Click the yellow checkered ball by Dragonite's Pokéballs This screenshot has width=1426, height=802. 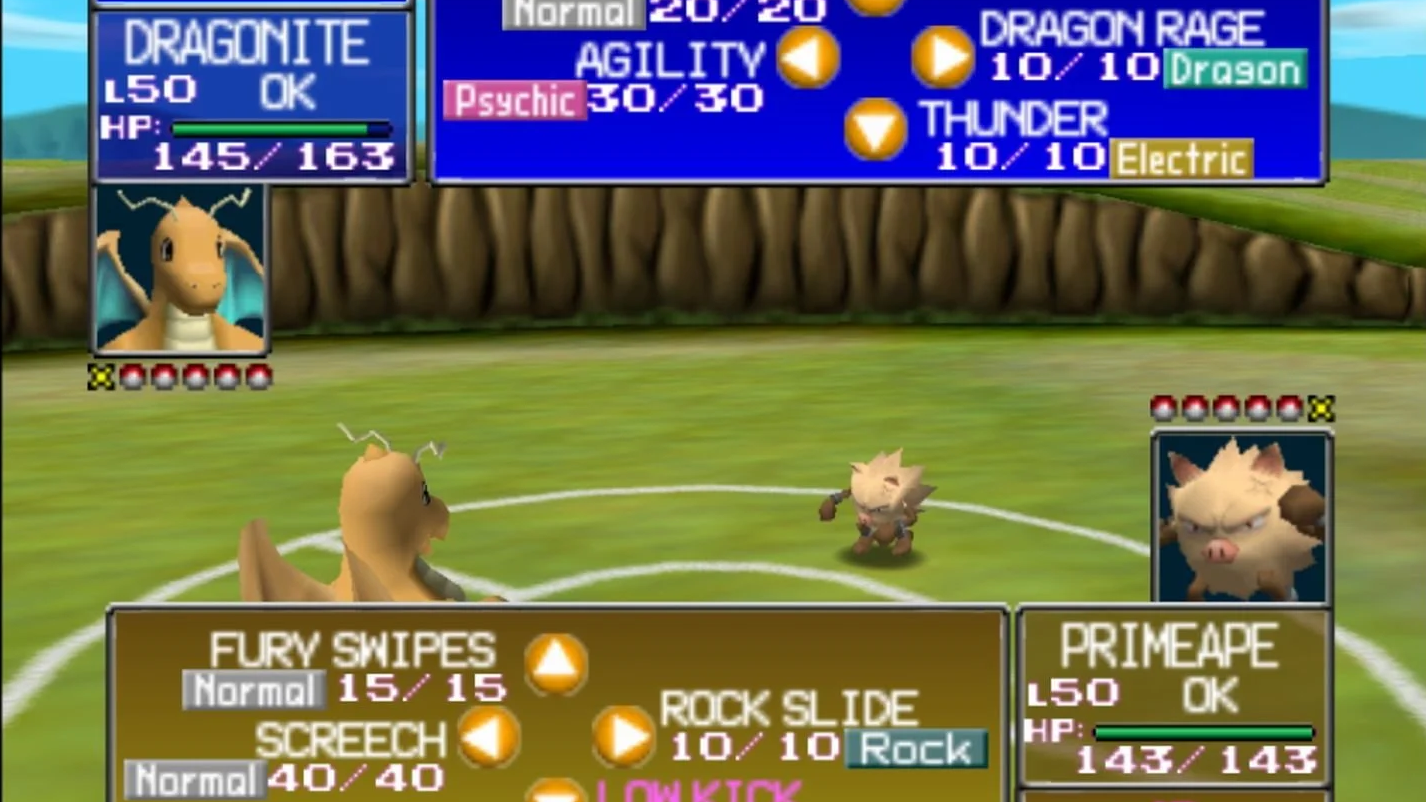100,376
